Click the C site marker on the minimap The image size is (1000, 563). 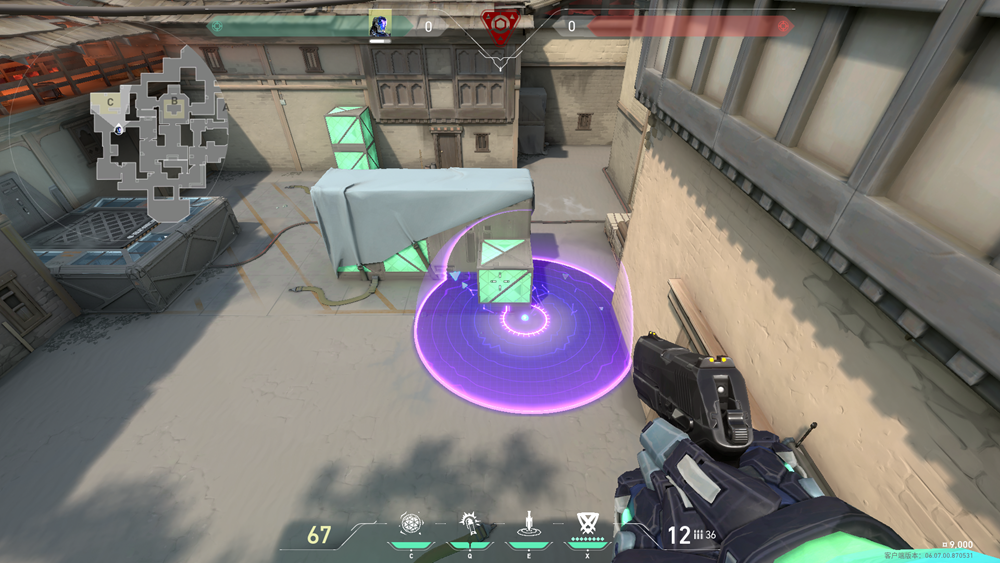tap(109, 101)
